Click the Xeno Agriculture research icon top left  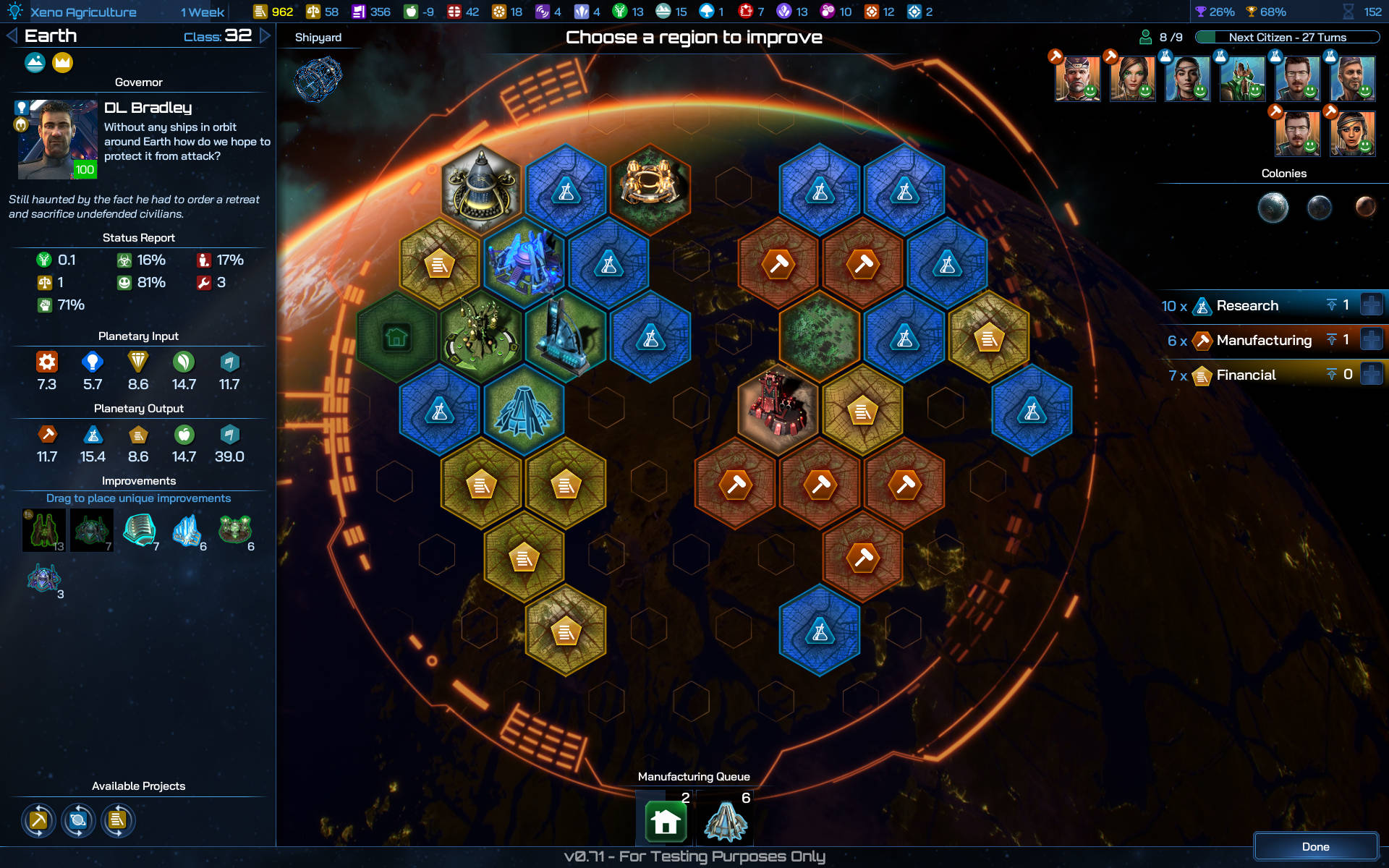16,12
